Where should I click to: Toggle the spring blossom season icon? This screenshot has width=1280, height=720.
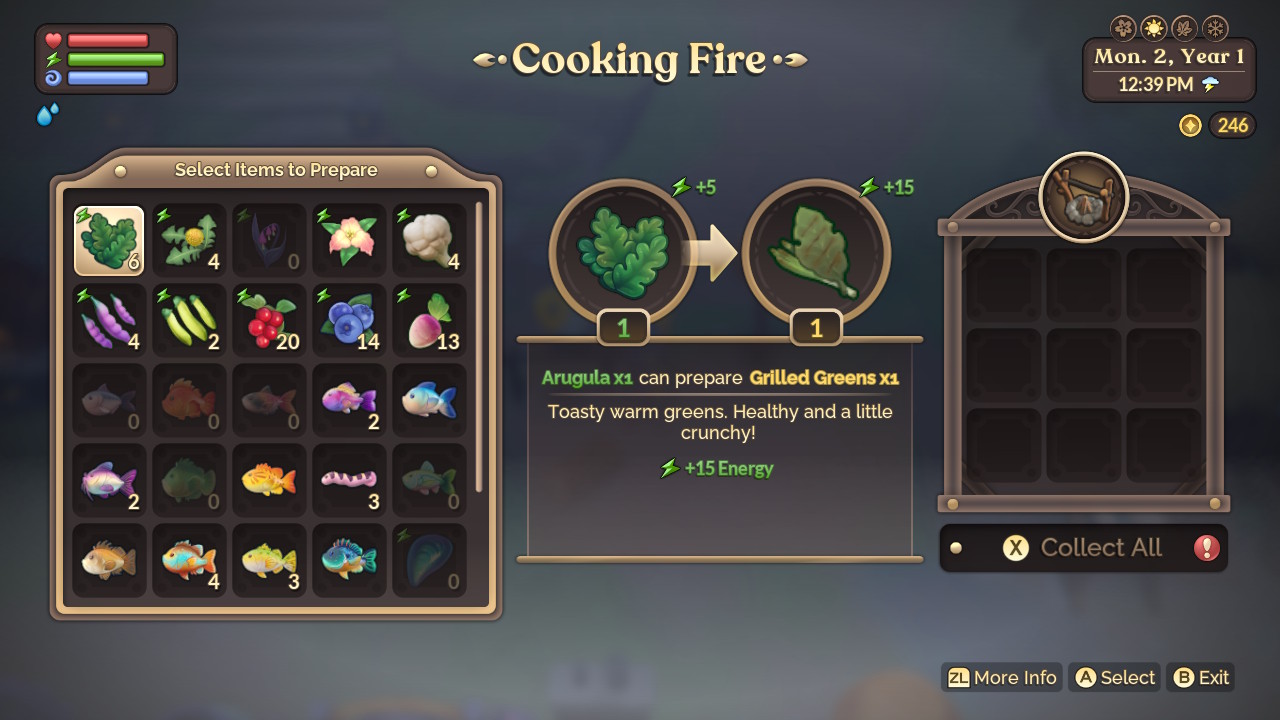click(1125, 27)
